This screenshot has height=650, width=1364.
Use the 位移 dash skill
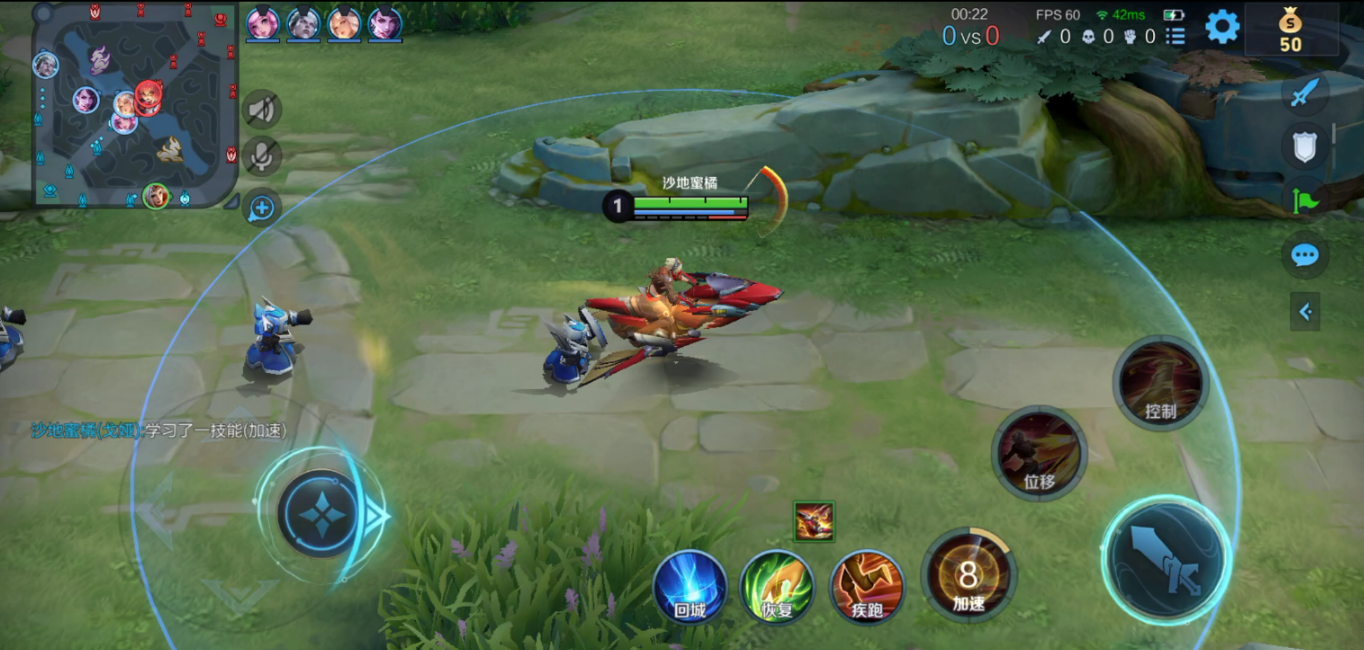tap(1039, 453)
